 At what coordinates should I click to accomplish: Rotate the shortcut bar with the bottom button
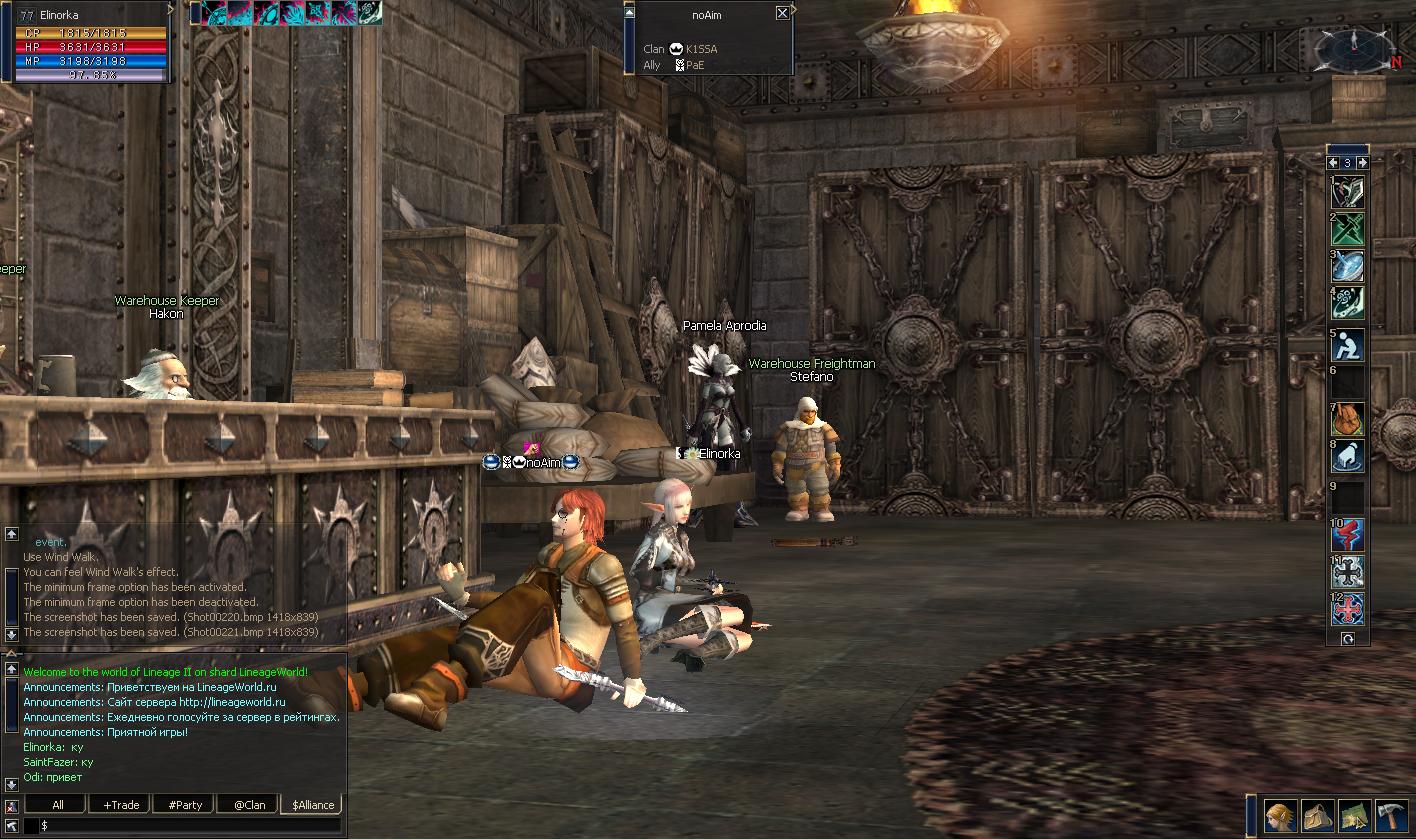pyautogui.click(x=1347, y=638)
